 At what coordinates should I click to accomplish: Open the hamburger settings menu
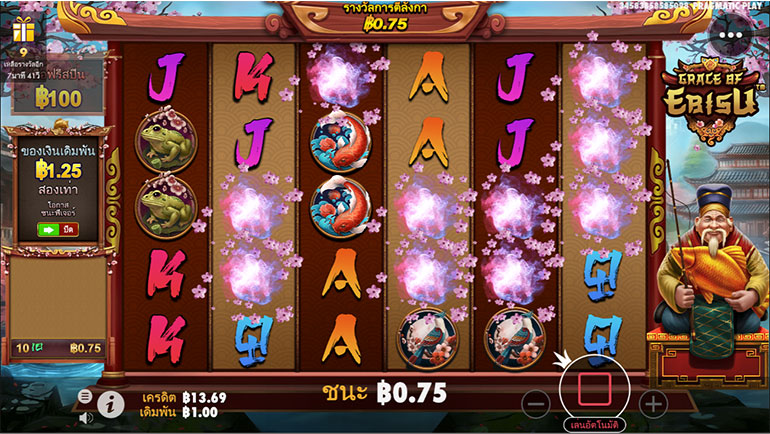(x=84, y=396)
